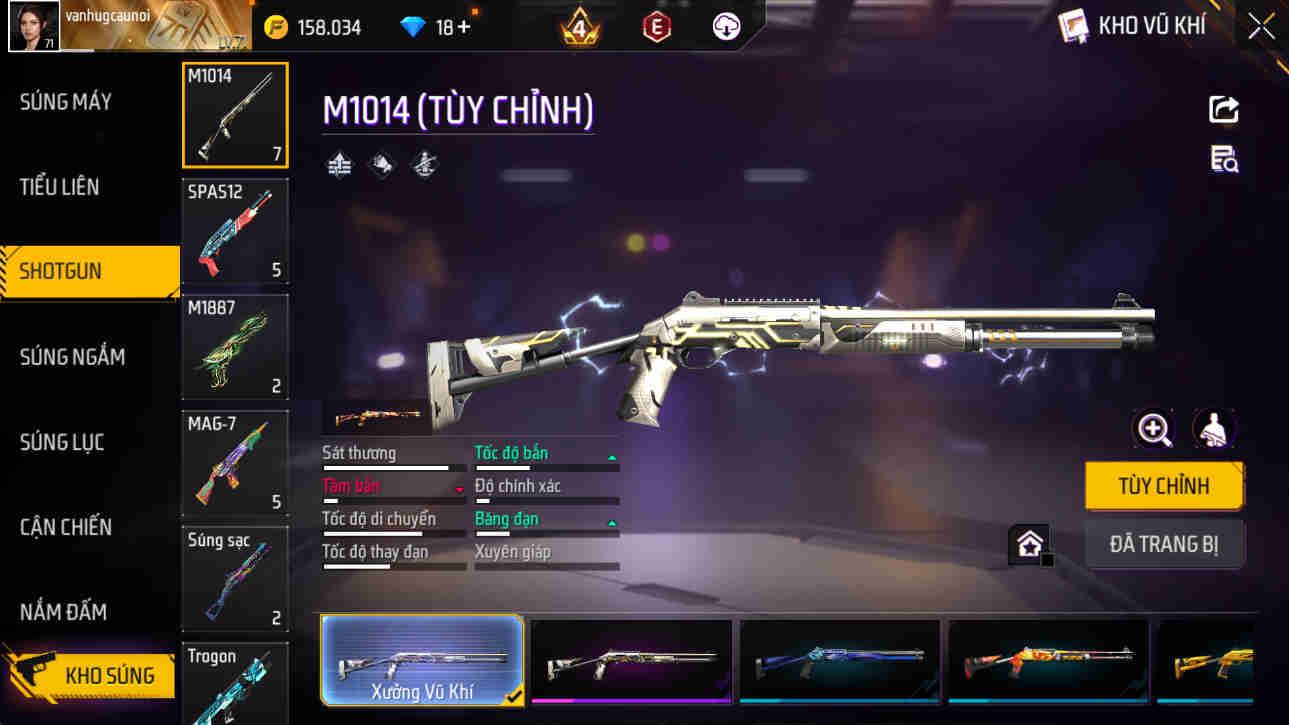Viewport: 1289px width, 725px height.
Task: Select the SPA512 weapon thumbnail
Action: (x=235, y=232)
